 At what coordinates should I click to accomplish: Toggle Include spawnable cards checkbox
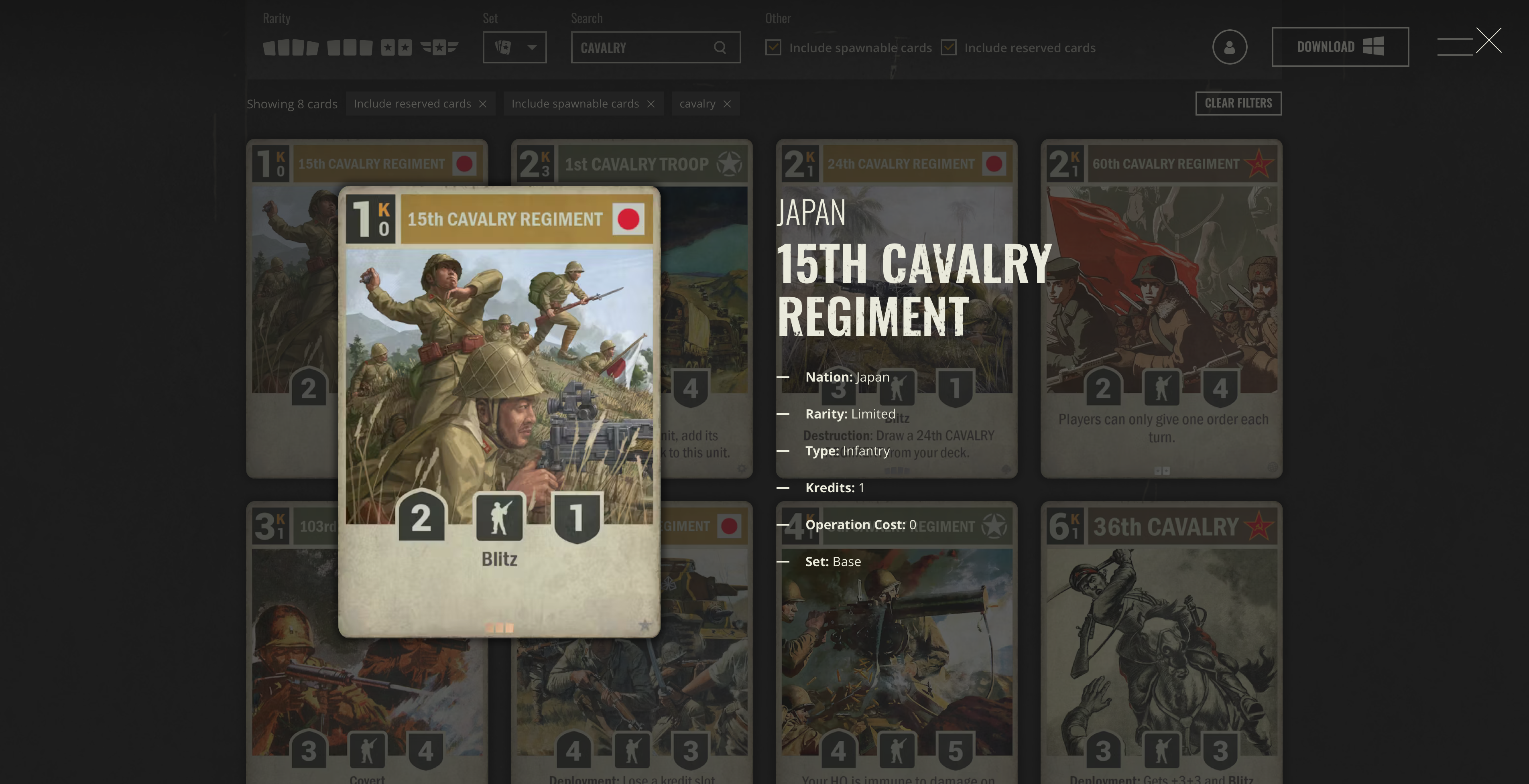click(773, 47)
